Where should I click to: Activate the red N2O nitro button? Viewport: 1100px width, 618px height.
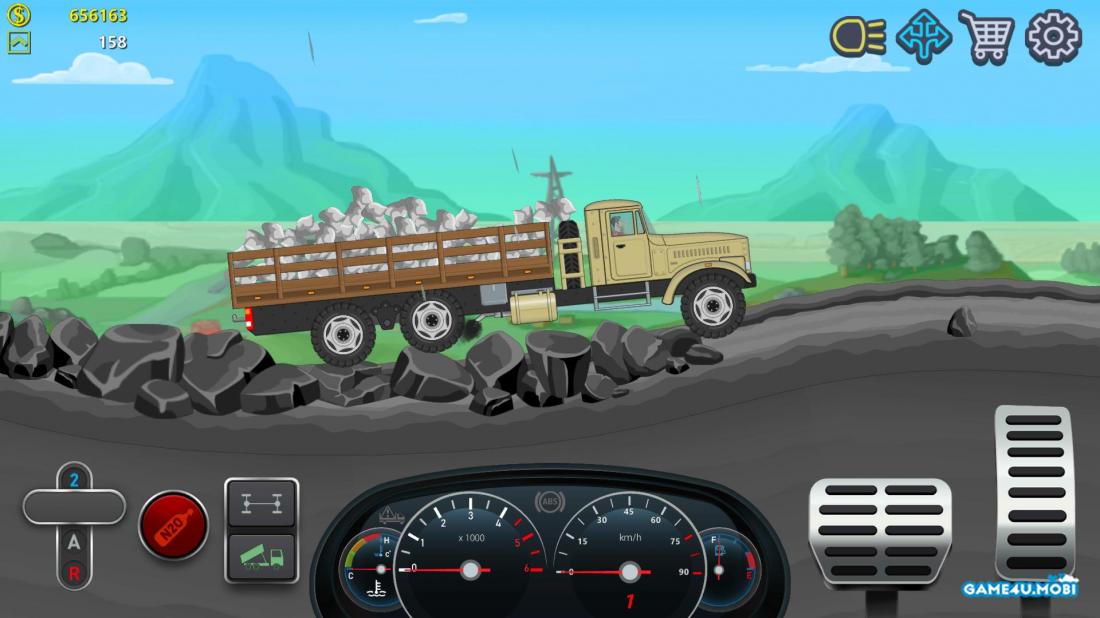pos(173,525)
